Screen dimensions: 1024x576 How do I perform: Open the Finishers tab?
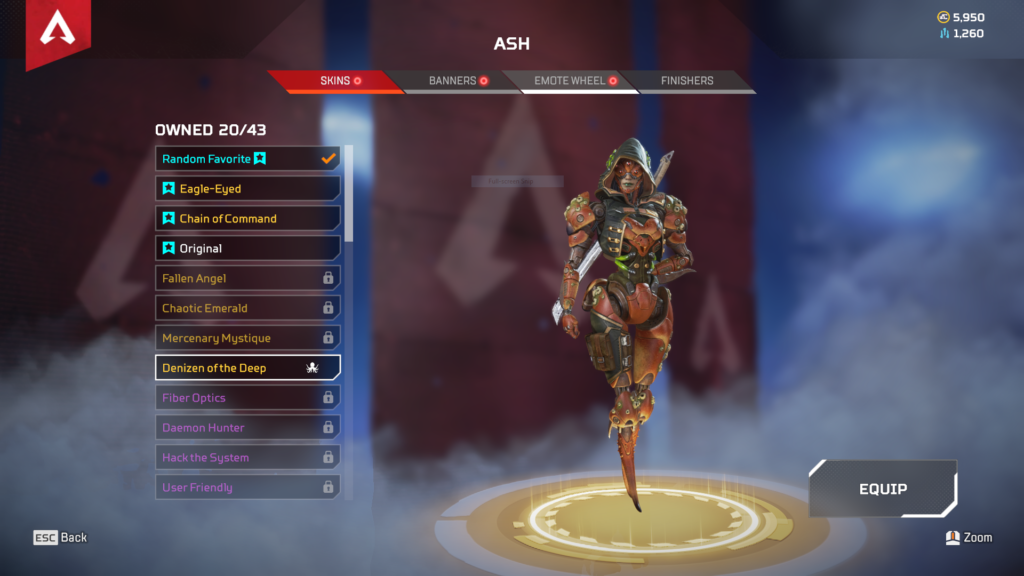coord(688,81)
